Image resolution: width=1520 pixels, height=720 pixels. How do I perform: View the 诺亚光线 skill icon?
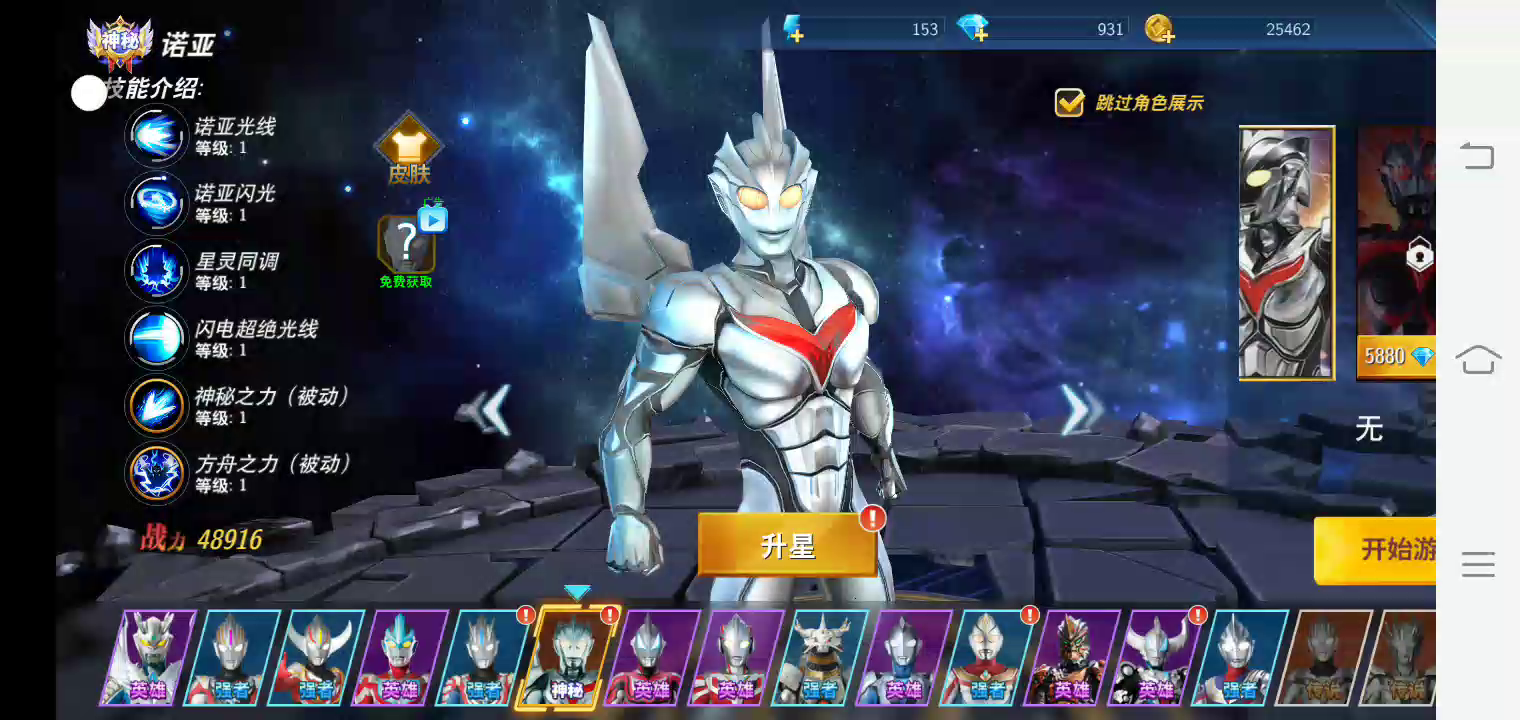pos(156,135)
